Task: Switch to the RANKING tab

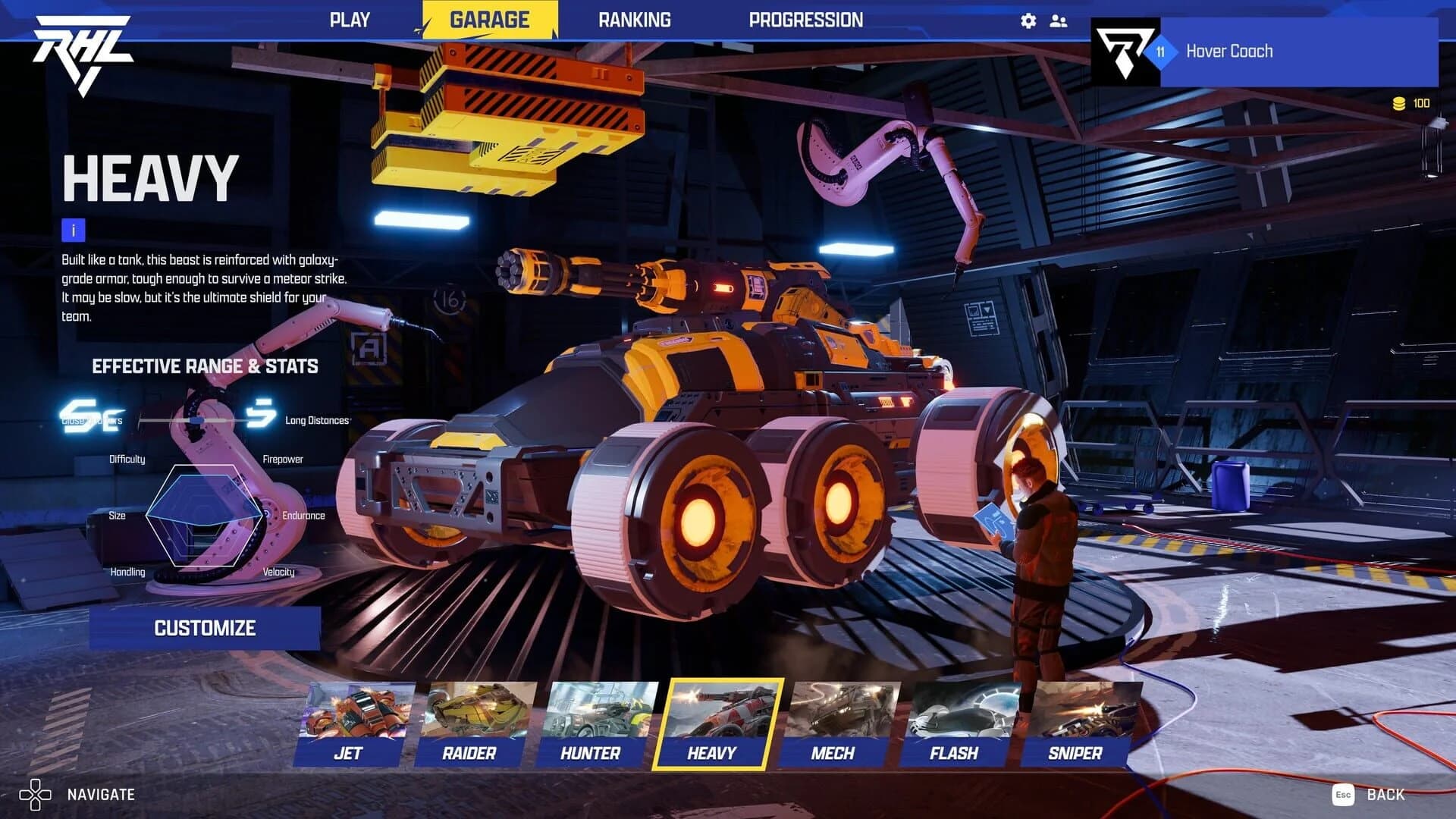Action: [x=634, y=20]
